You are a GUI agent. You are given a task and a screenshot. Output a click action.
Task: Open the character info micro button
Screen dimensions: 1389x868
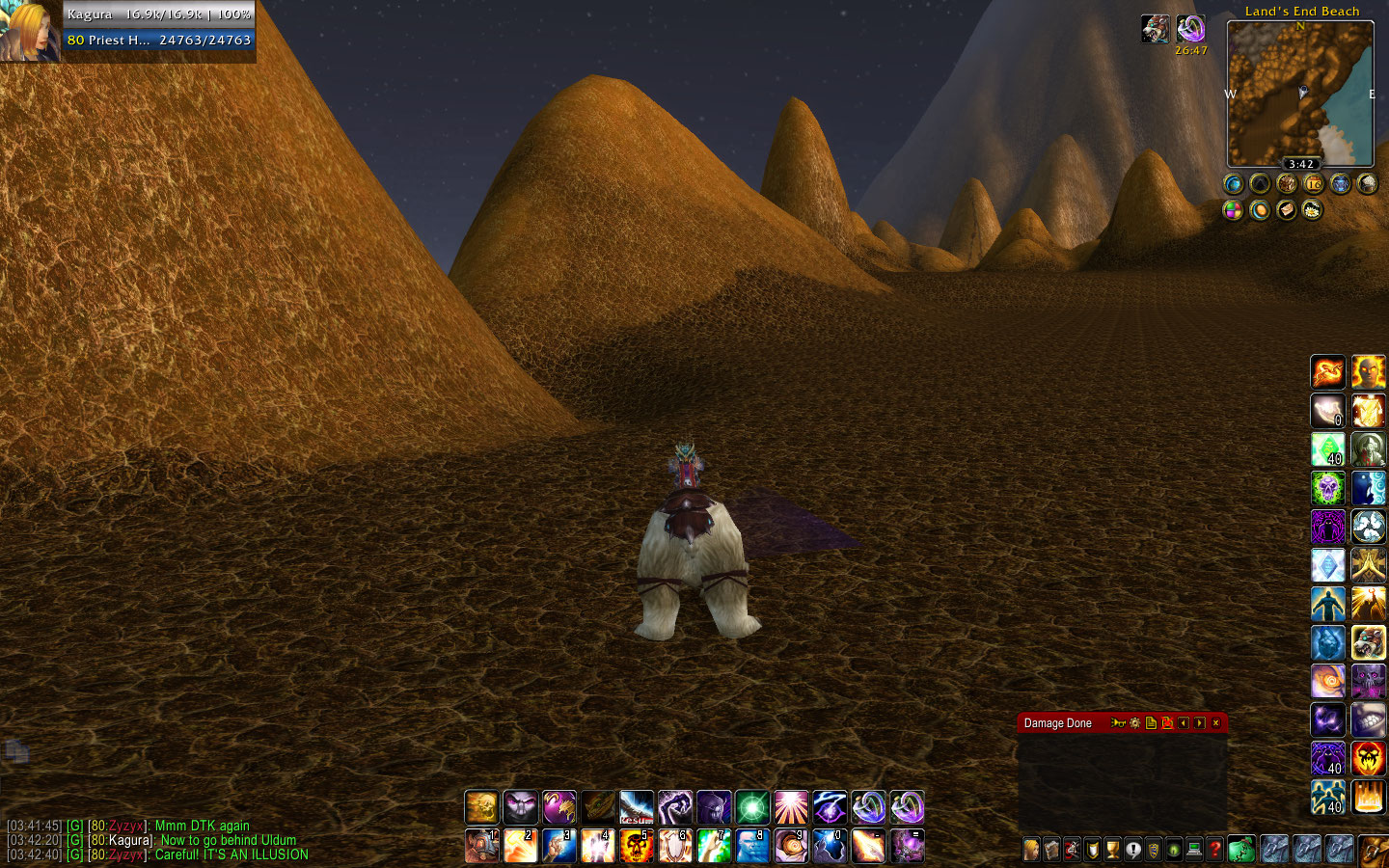point(1032,850)
